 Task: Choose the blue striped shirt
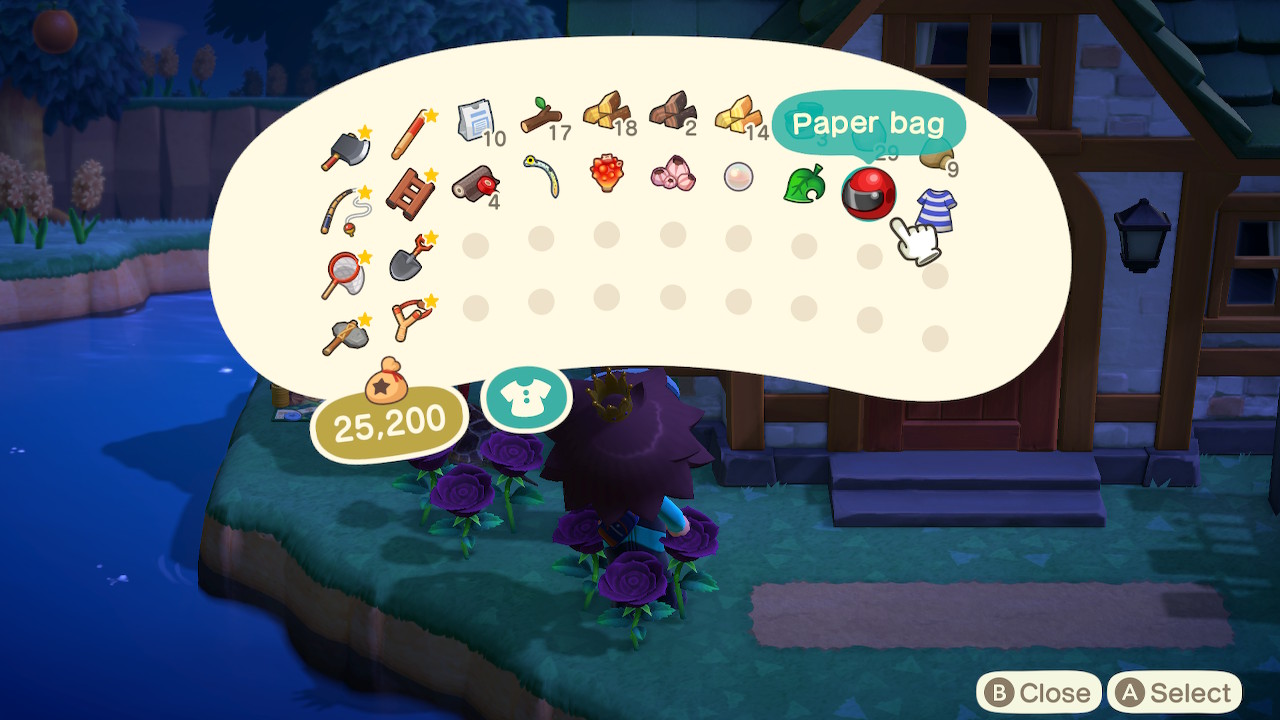pos(935,210)
